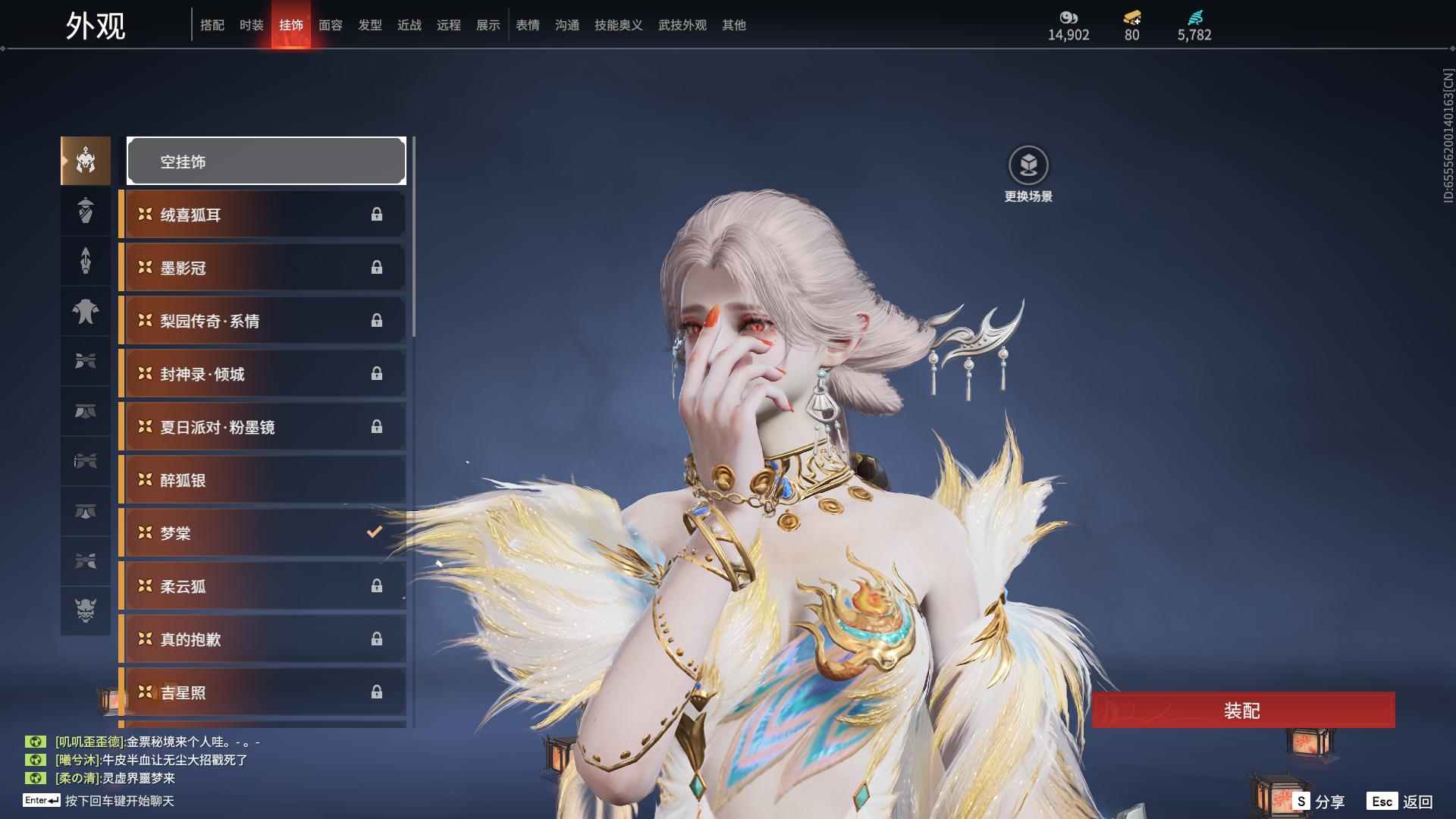Click the 吉星照 accessory row
This screenshot has height=819, width=1456.
click(x=262, y=692)
